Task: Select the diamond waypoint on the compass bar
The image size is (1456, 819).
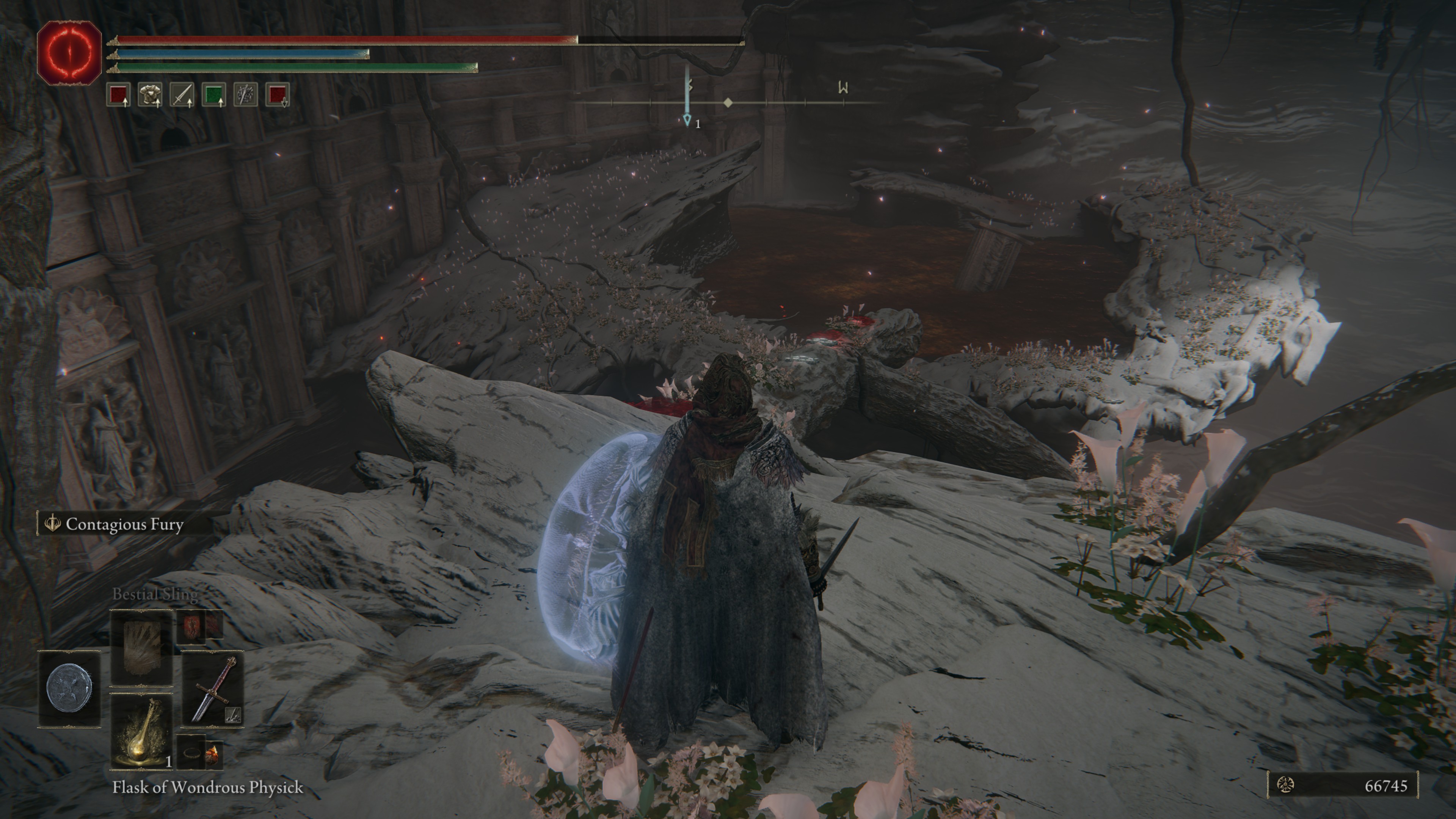Action: pos(728,103)
